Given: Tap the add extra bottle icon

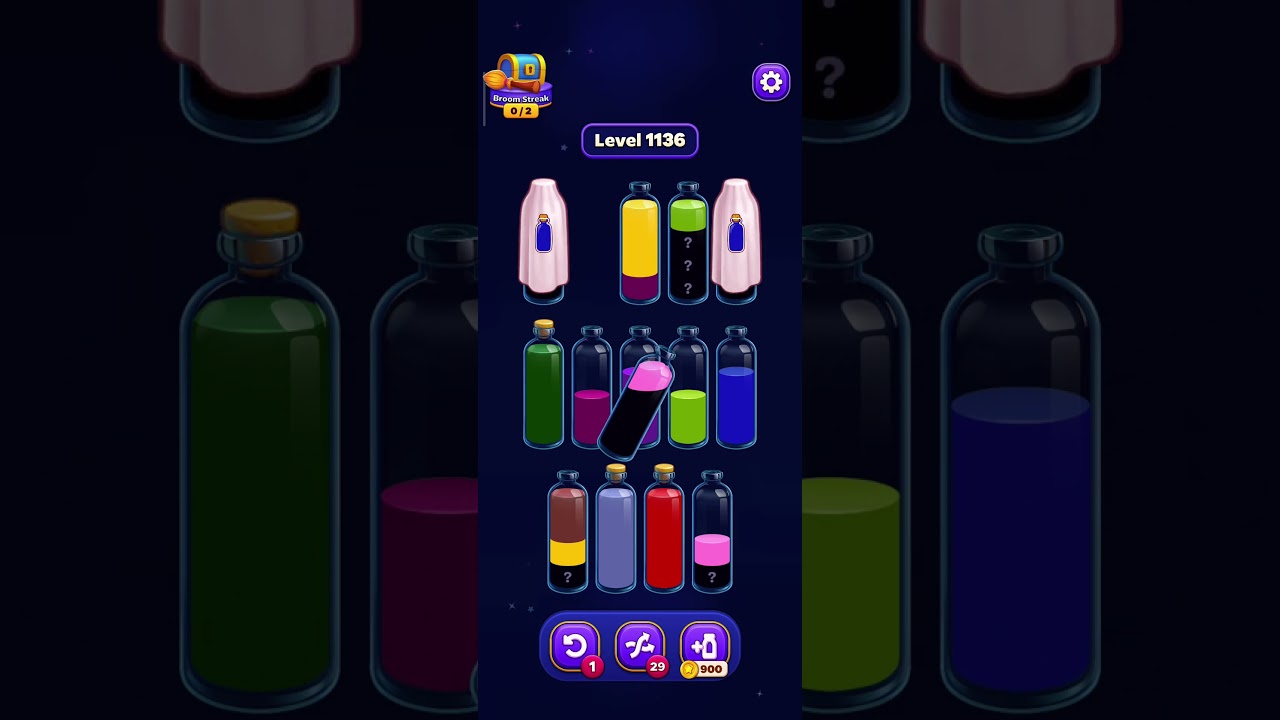Looking at the screenshot, I should click(704, 645).
